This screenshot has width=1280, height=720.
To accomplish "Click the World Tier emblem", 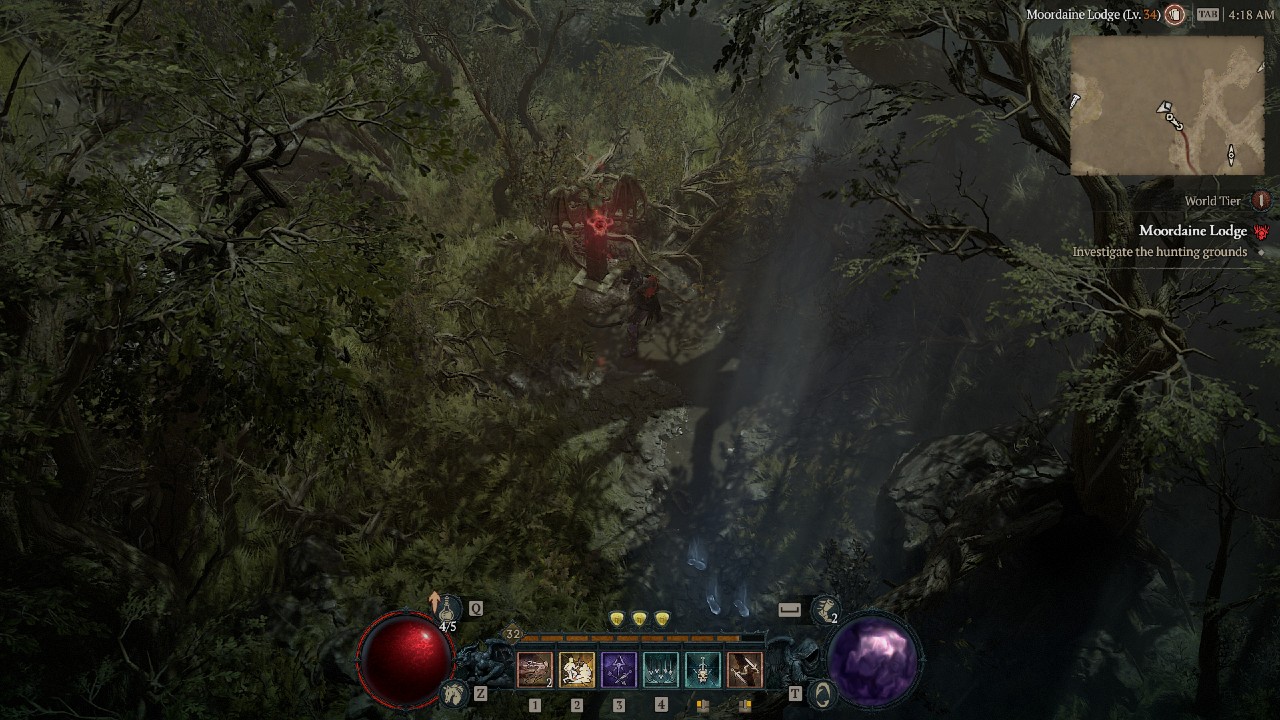I will coord(1259,202).
